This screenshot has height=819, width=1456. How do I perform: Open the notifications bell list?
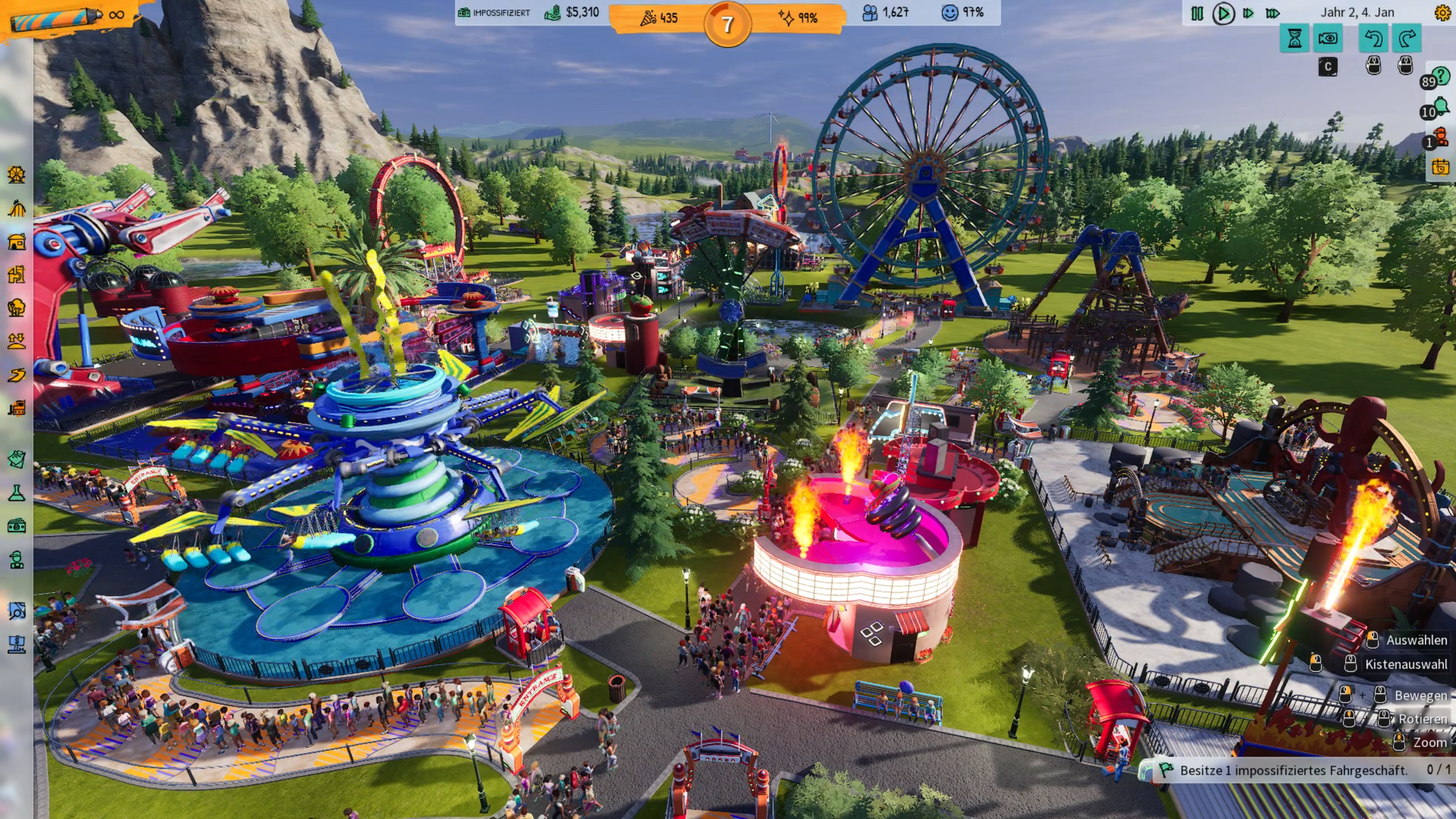1440,107
